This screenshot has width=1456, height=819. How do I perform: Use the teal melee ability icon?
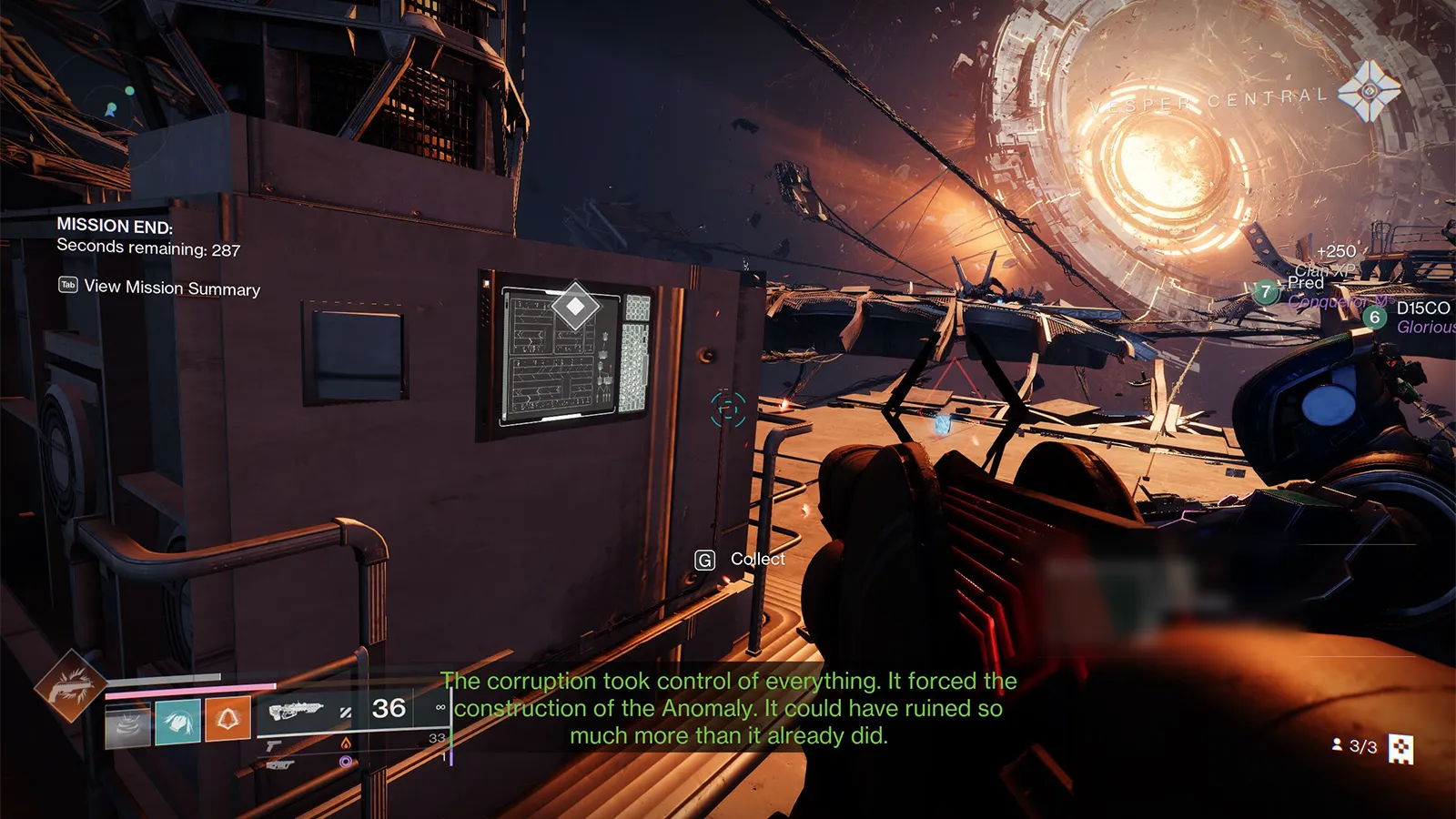tap(177, 723)
